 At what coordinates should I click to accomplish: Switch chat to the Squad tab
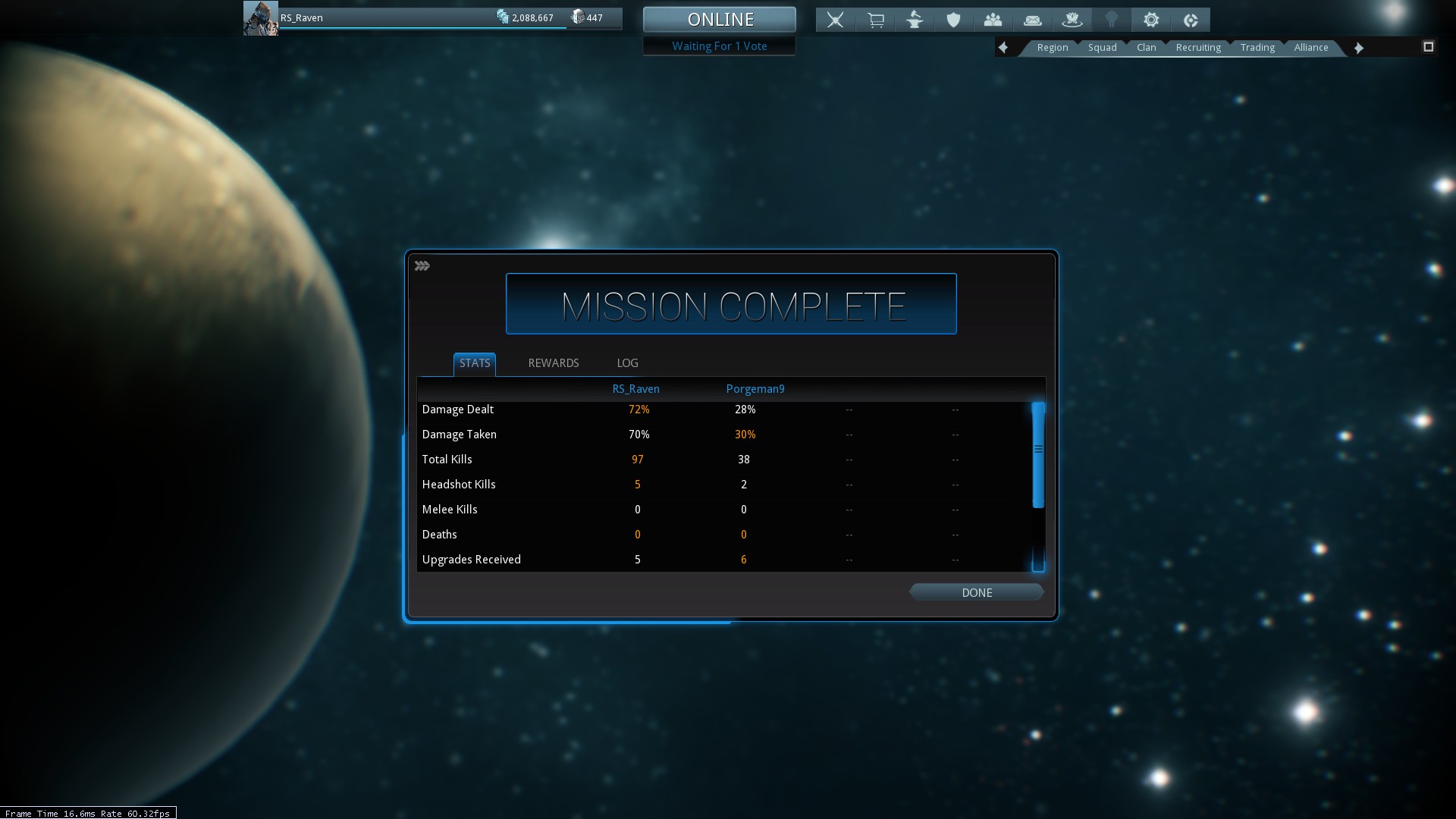point(1102,47)
